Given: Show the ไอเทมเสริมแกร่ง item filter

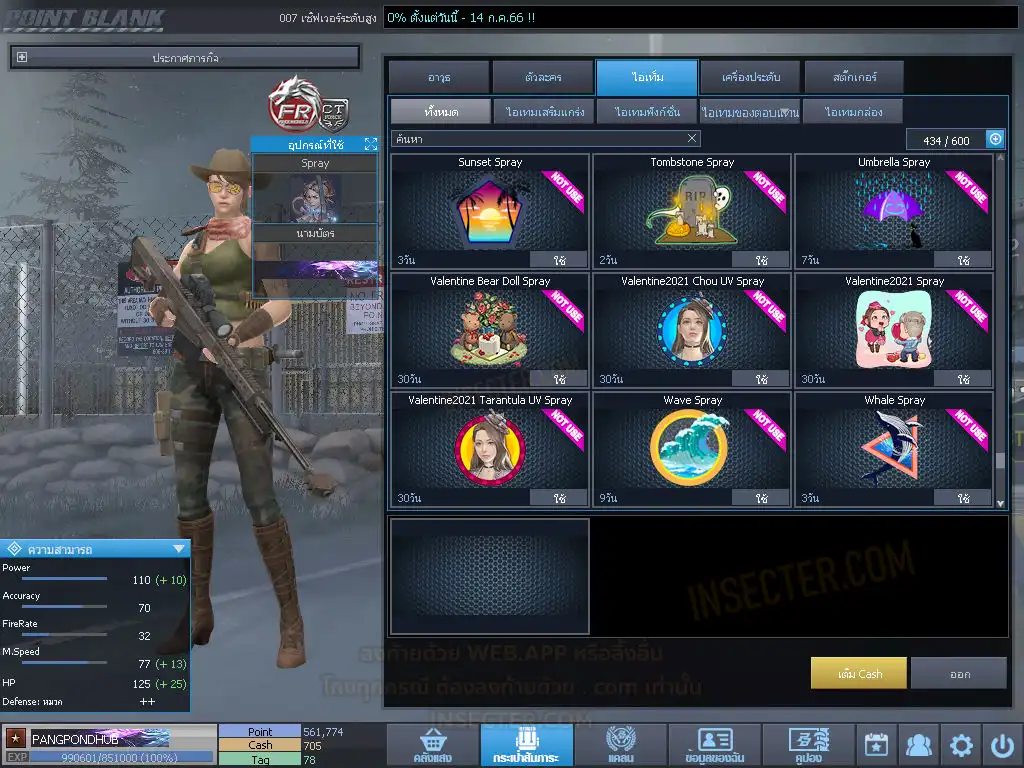Looking at the screenshot, I should pyautogui.click(x=545, y=112).
